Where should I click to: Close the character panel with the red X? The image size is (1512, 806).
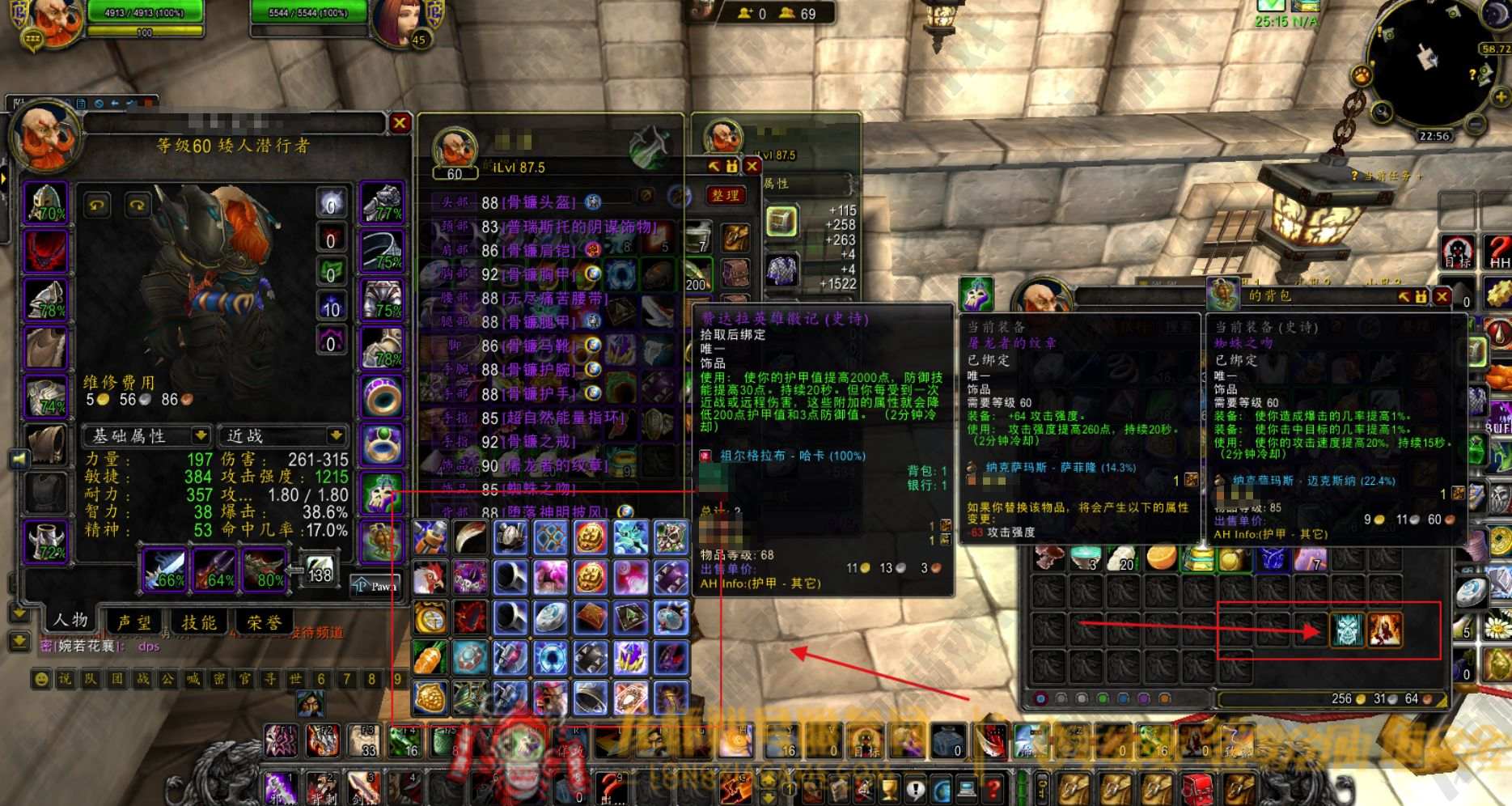click(400, 123)
